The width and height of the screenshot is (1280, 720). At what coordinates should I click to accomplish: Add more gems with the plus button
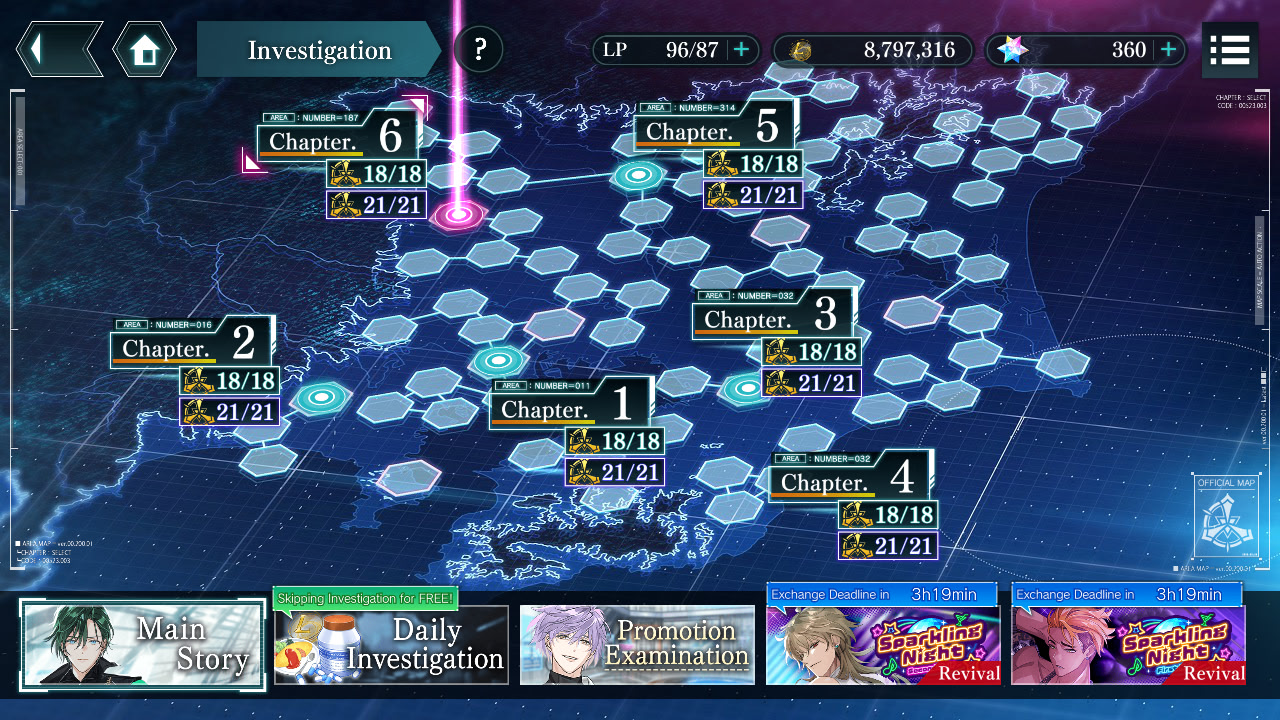pos(1168,50)
